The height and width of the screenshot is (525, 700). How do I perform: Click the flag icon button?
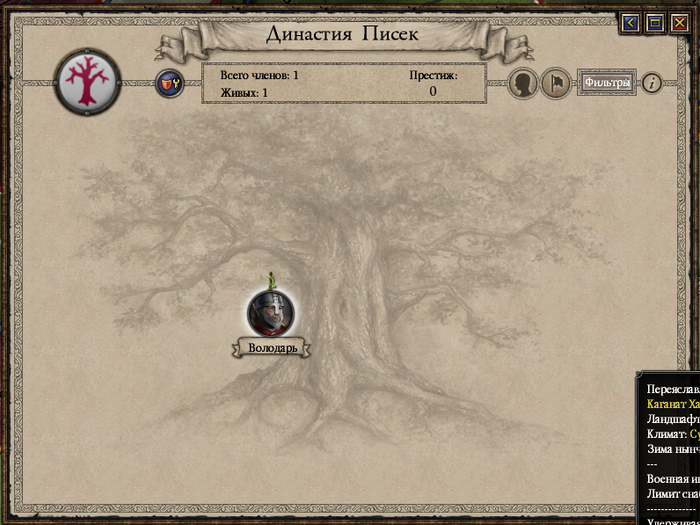pos(556,83)
